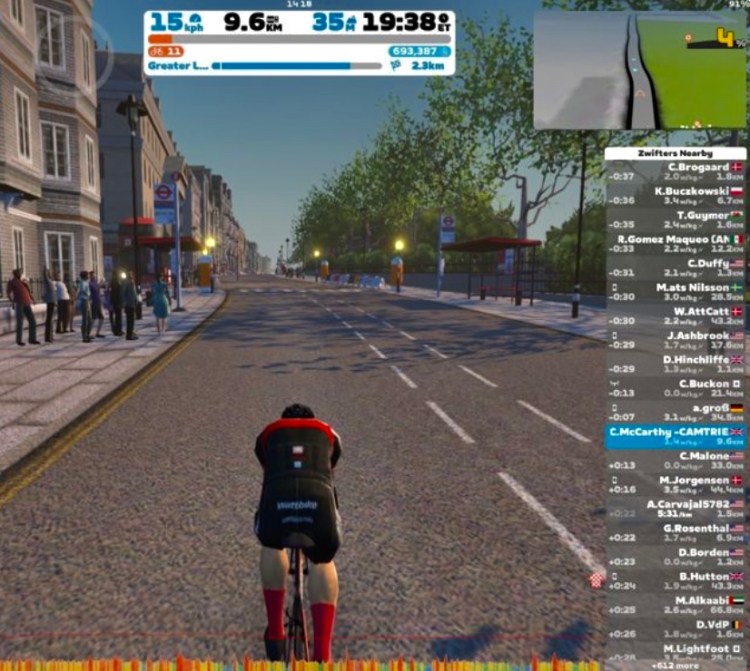Click M.Jorgensen's rider row

676,485
